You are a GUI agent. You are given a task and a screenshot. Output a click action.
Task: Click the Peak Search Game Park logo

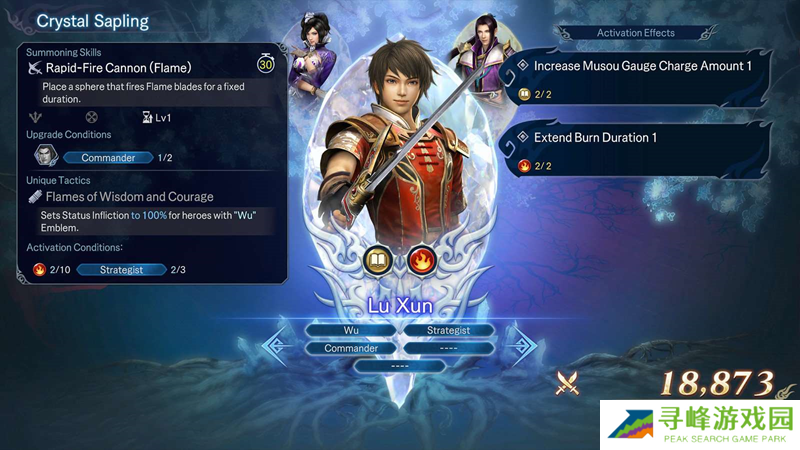699,423
